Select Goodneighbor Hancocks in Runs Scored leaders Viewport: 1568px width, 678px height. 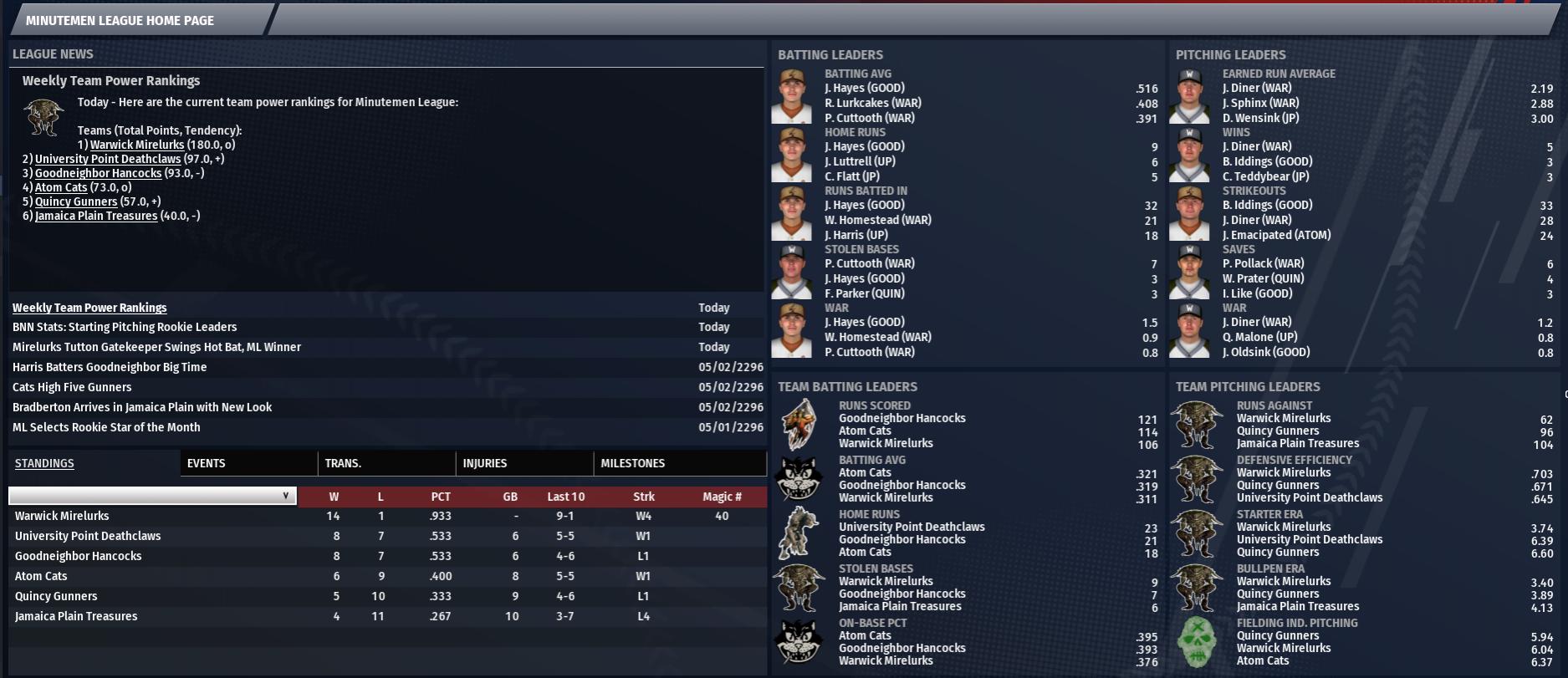(901, 418)
